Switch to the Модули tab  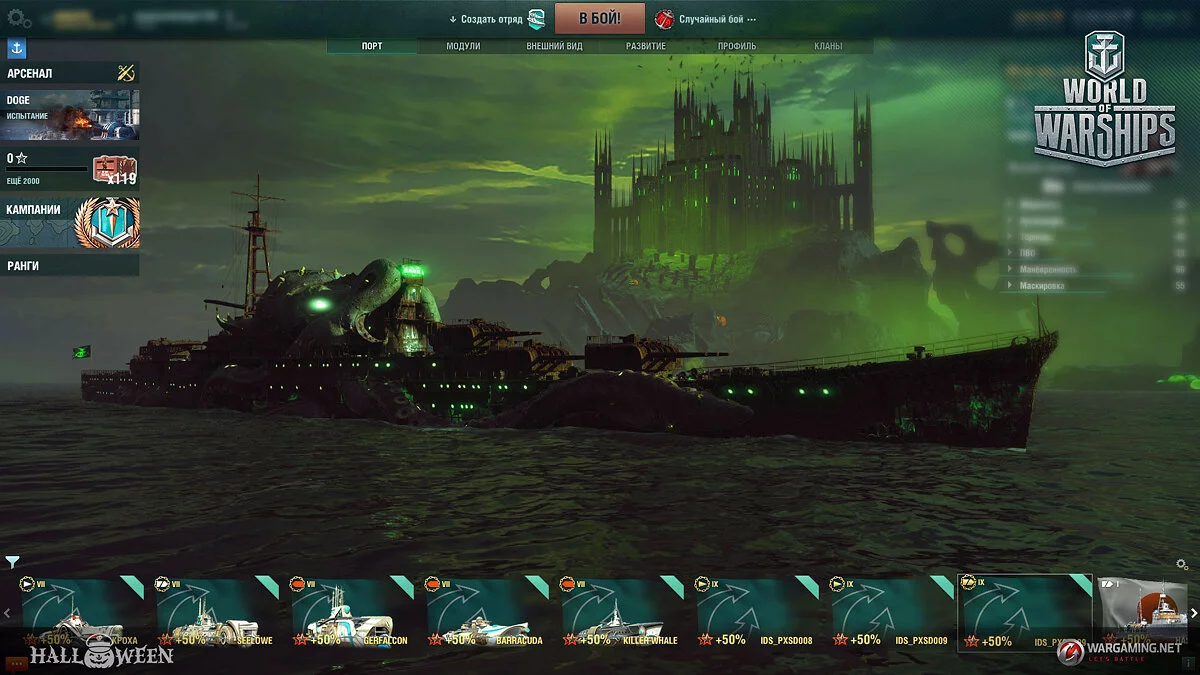(x=463, y=46)
